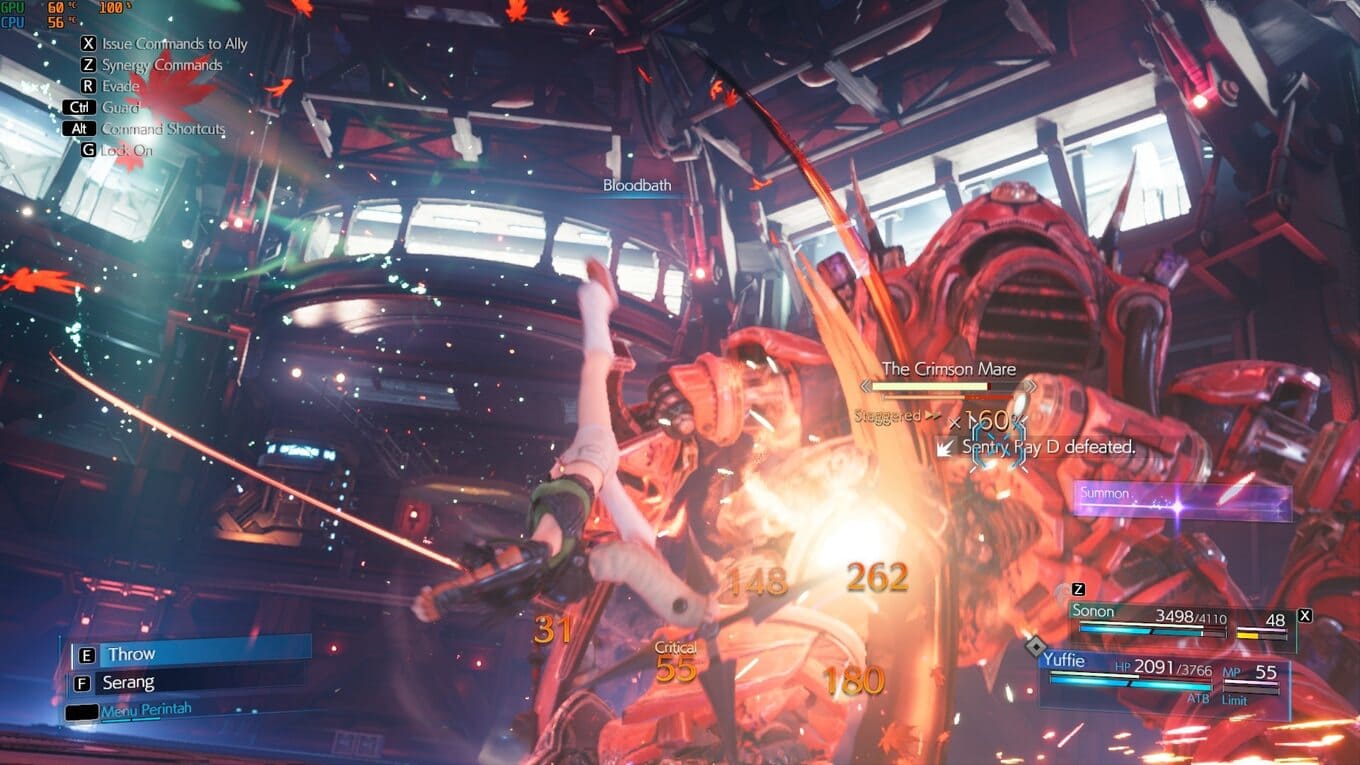The height and width of the screenshot is (765, 1360).
Task: Select Yuffie's party panel
Action: pyautogui.click(x=1163, y=678)
